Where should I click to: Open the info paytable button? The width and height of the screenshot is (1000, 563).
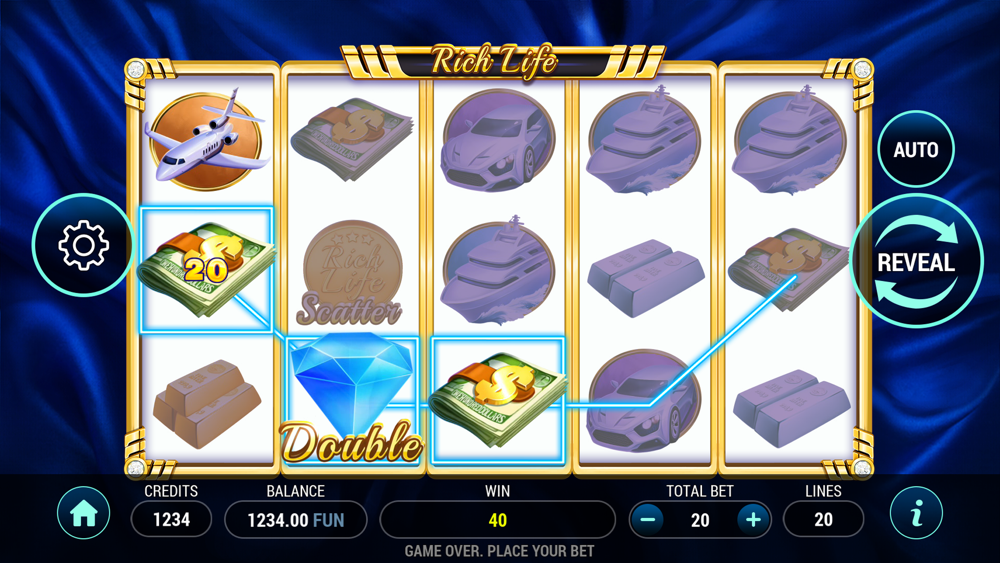pyautogui.click(x=916, y=515)
